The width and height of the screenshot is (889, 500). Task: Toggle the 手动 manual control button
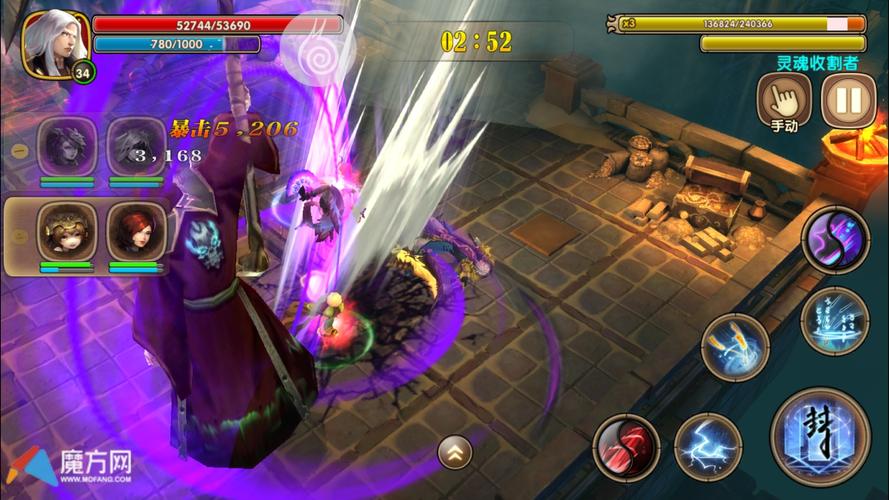coord(784,100)
